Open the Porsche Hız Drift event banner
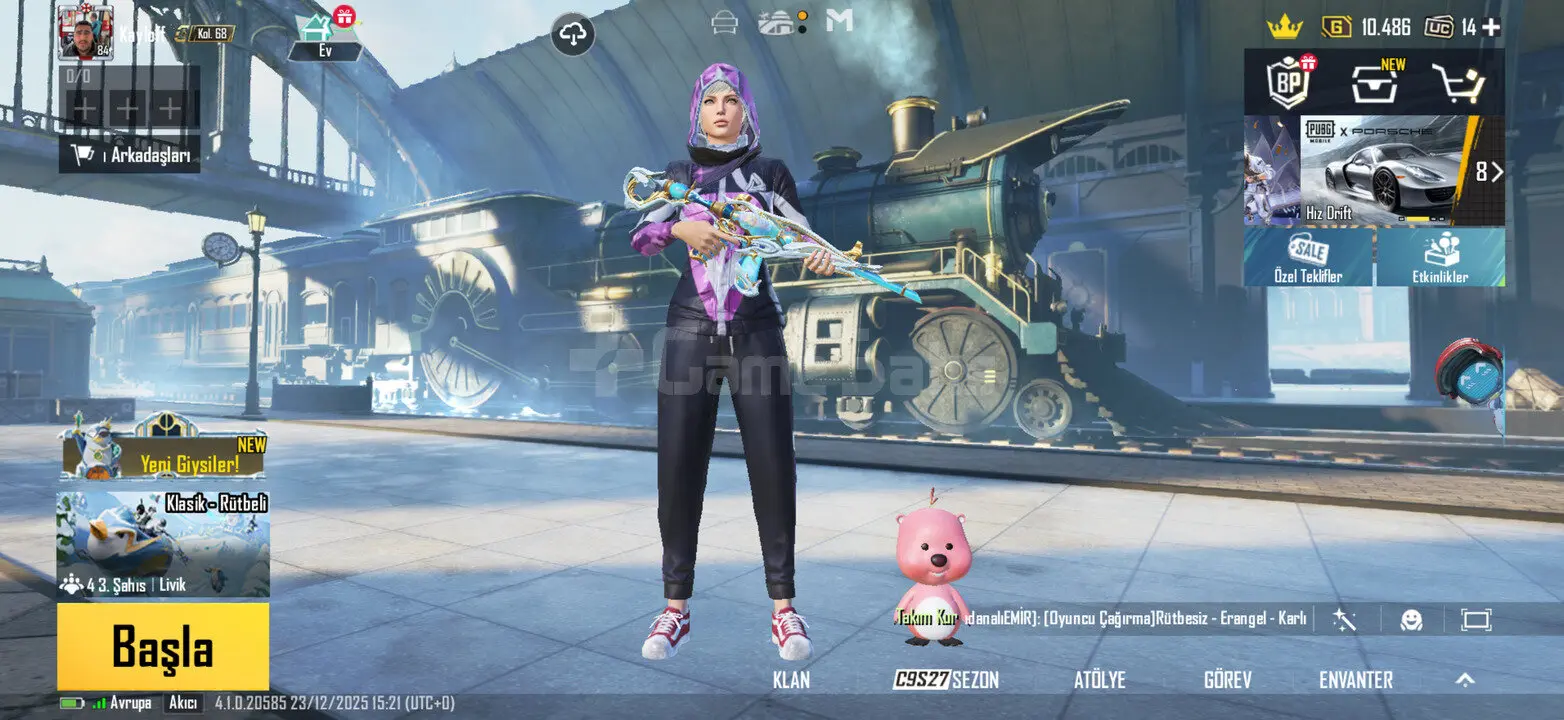This screenshot has height=720, width=1564. (1385, 171)
